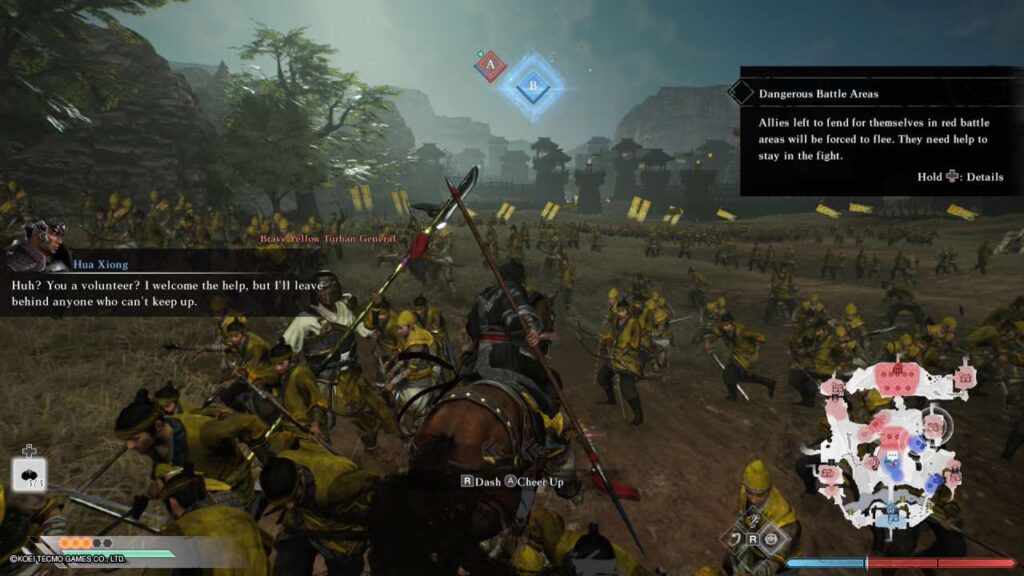Viewport: 1024px width, 576px height.
Task: Use the meat bun healing item slot
Action: pos(29,473)
